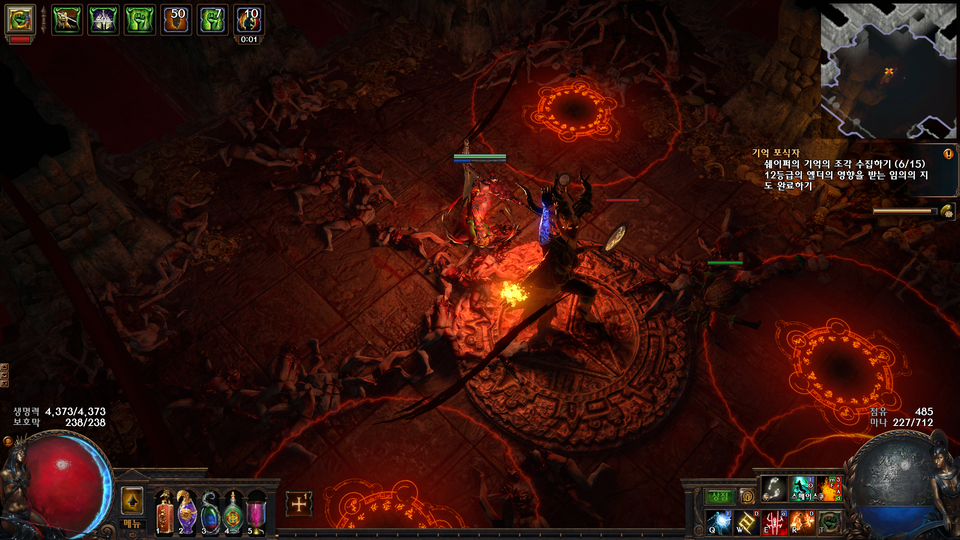
Task: Use the red life flask in slot 1
Action: coord(165,512)
